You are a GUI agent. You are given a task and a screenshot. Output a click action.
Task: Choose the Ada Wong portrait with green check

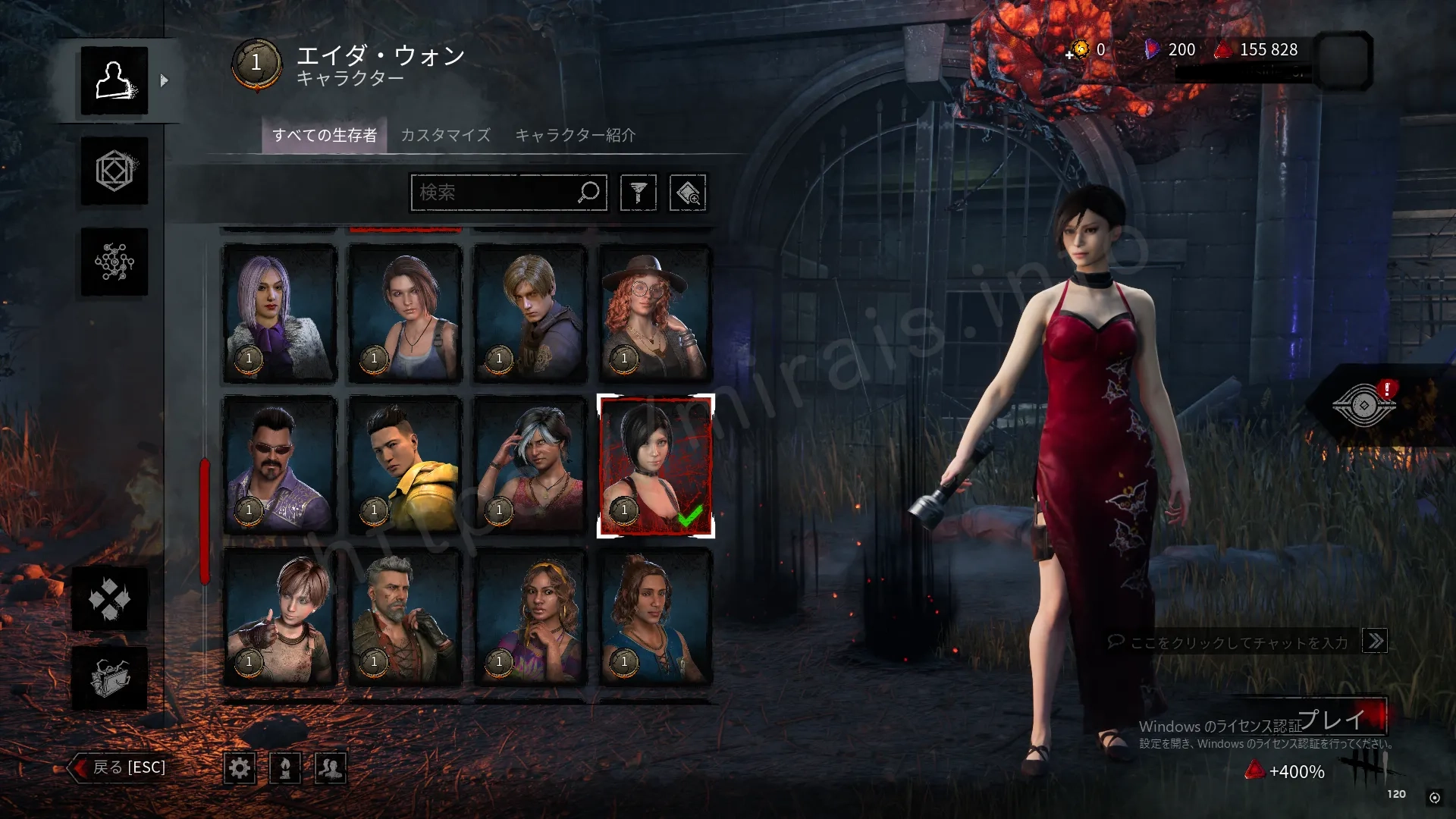click(656, 466)
